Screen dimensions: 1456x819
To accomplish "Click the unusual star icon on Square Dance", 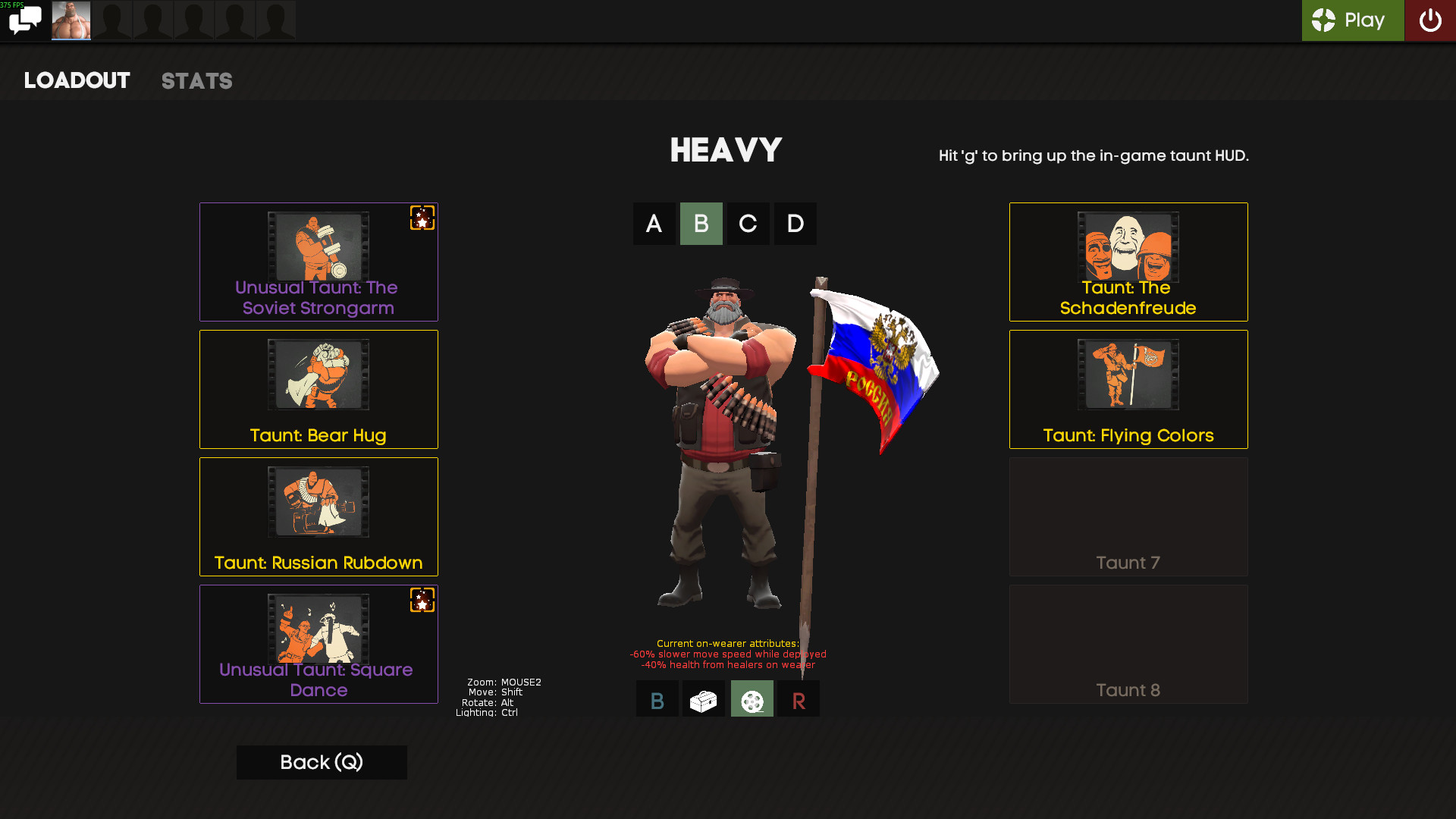I will 422,601.
